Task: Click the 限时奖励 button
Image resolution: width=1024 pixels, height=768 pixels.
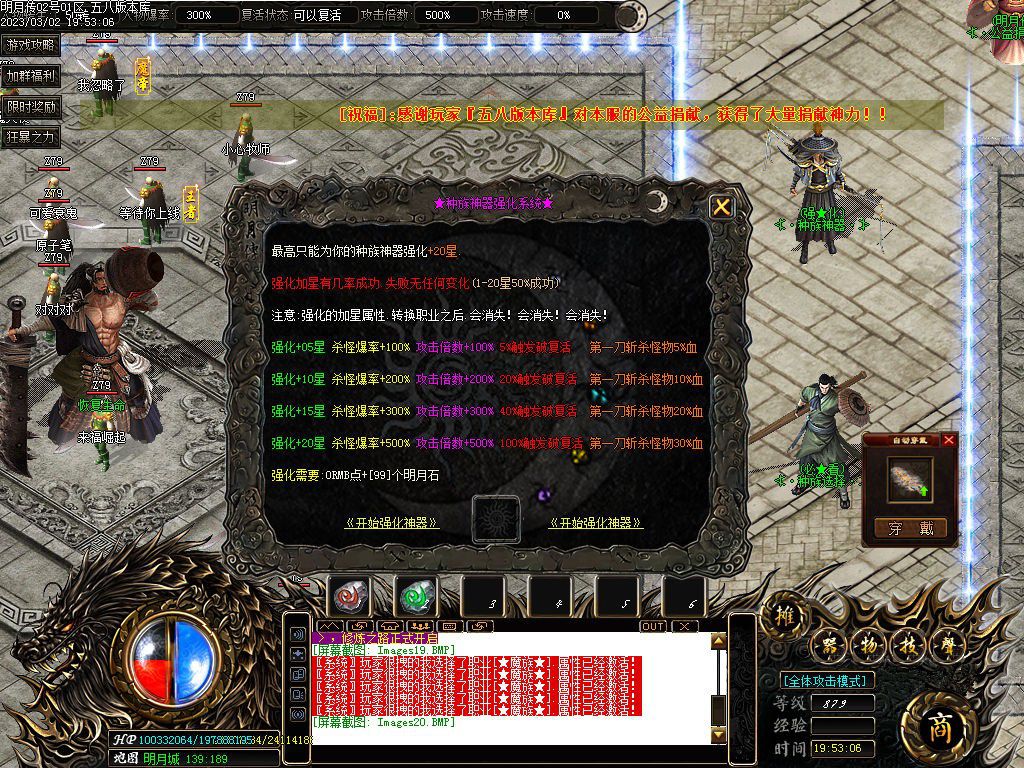Action: (x=31, y=106)
